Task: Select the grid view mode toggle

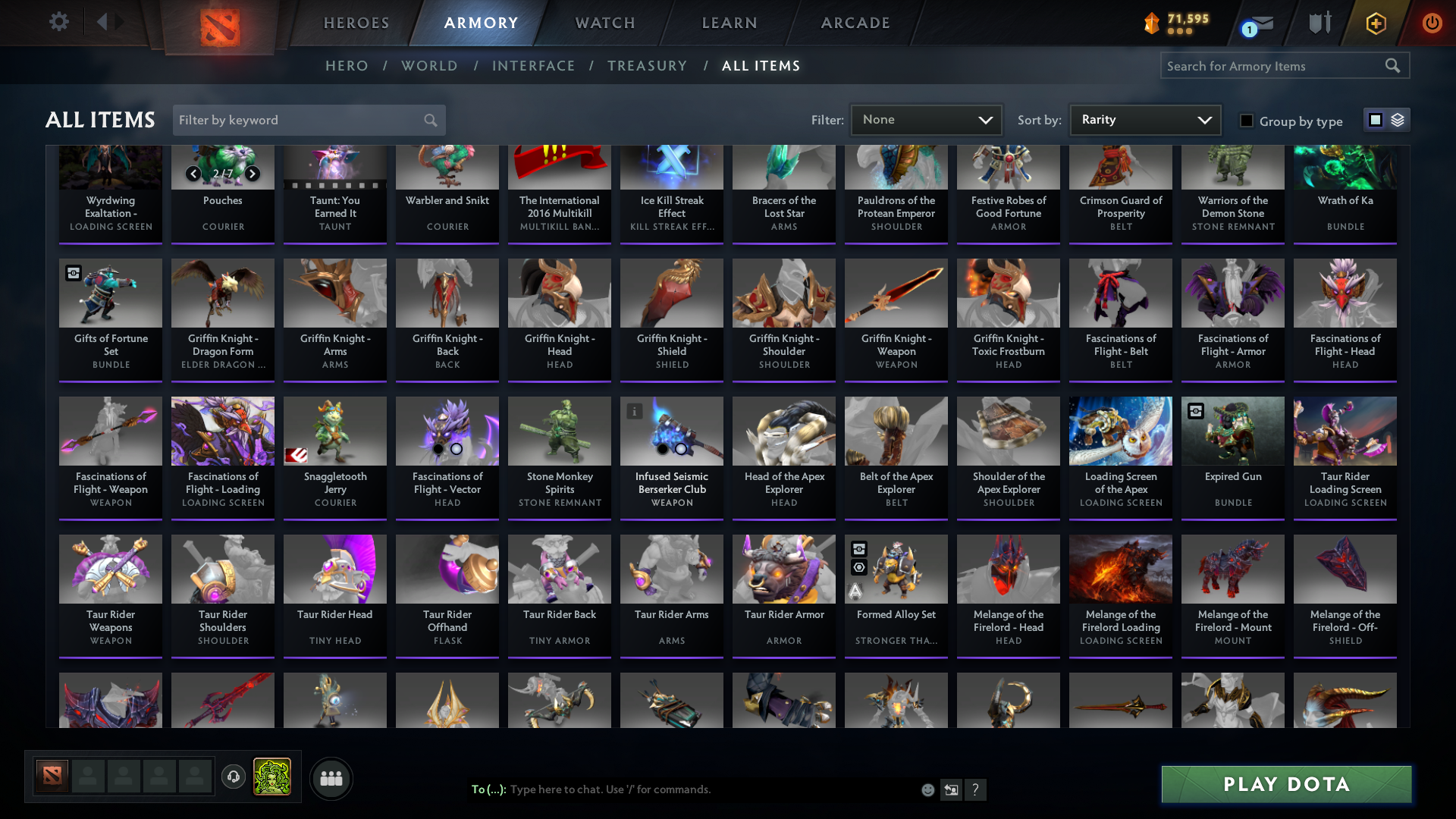Action: [x=1375, y=120]
